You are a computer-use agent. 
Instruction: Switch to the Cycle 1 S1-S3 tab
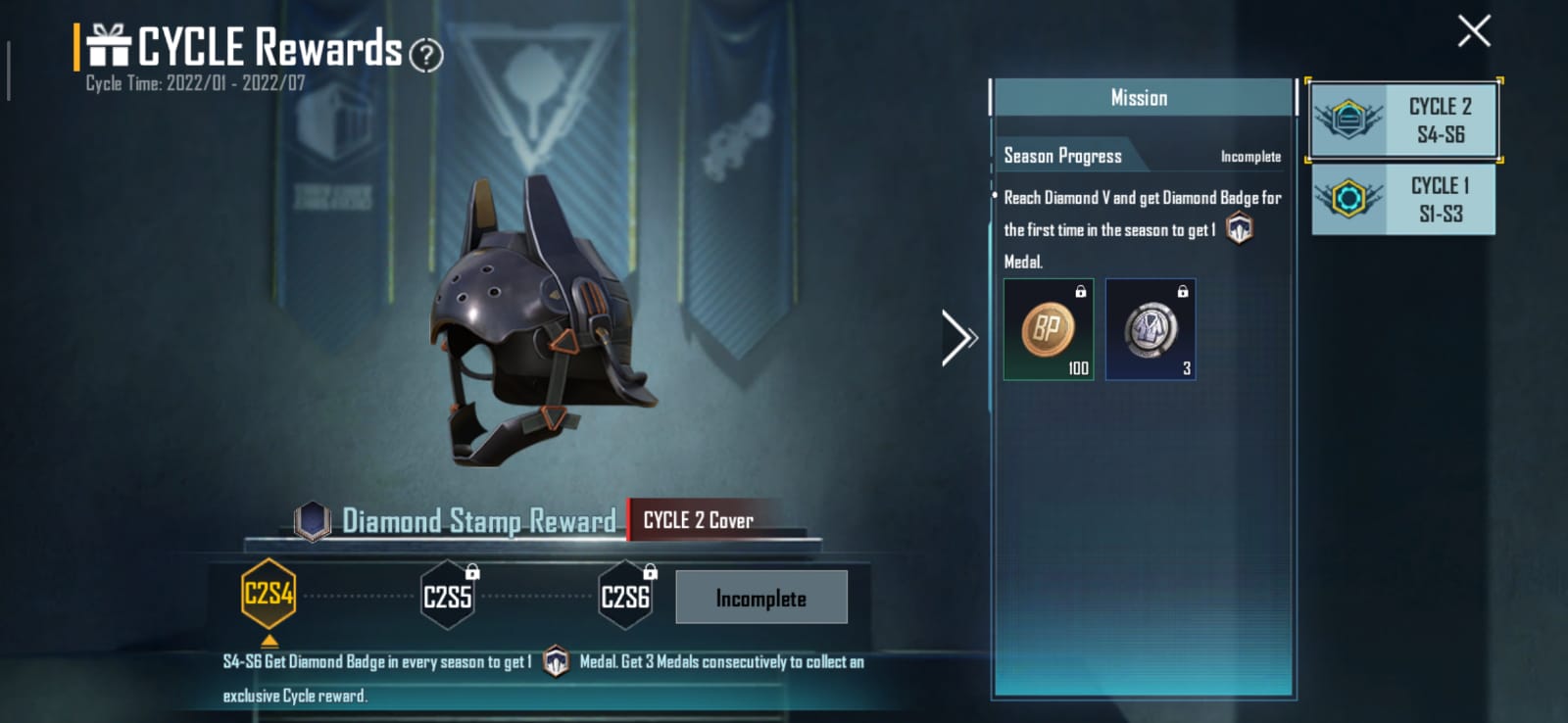click(1403, 200)
